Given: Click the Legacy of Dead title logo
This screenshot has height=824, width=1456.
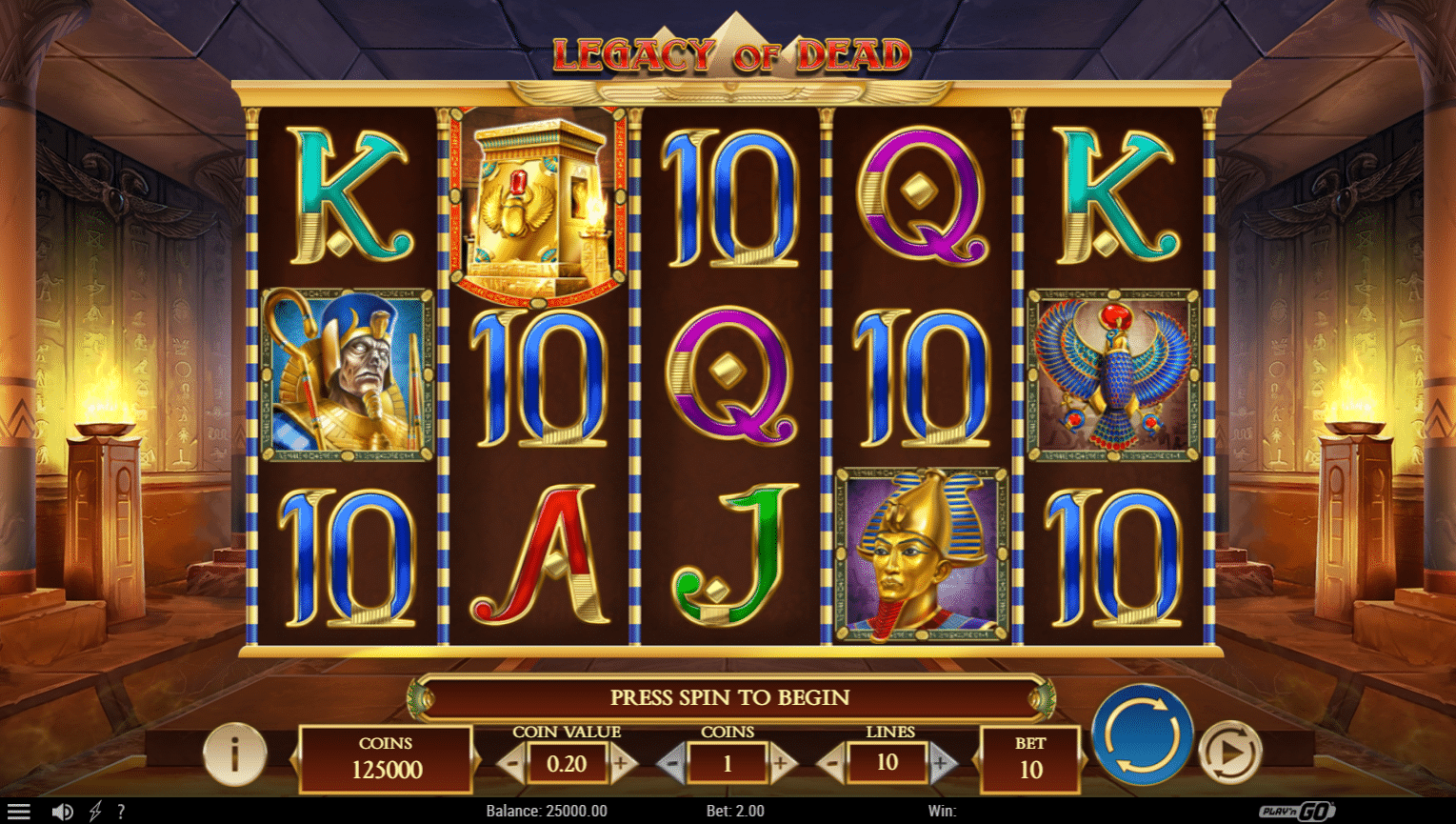Looking at the screenshot, I should pos(728,52).
